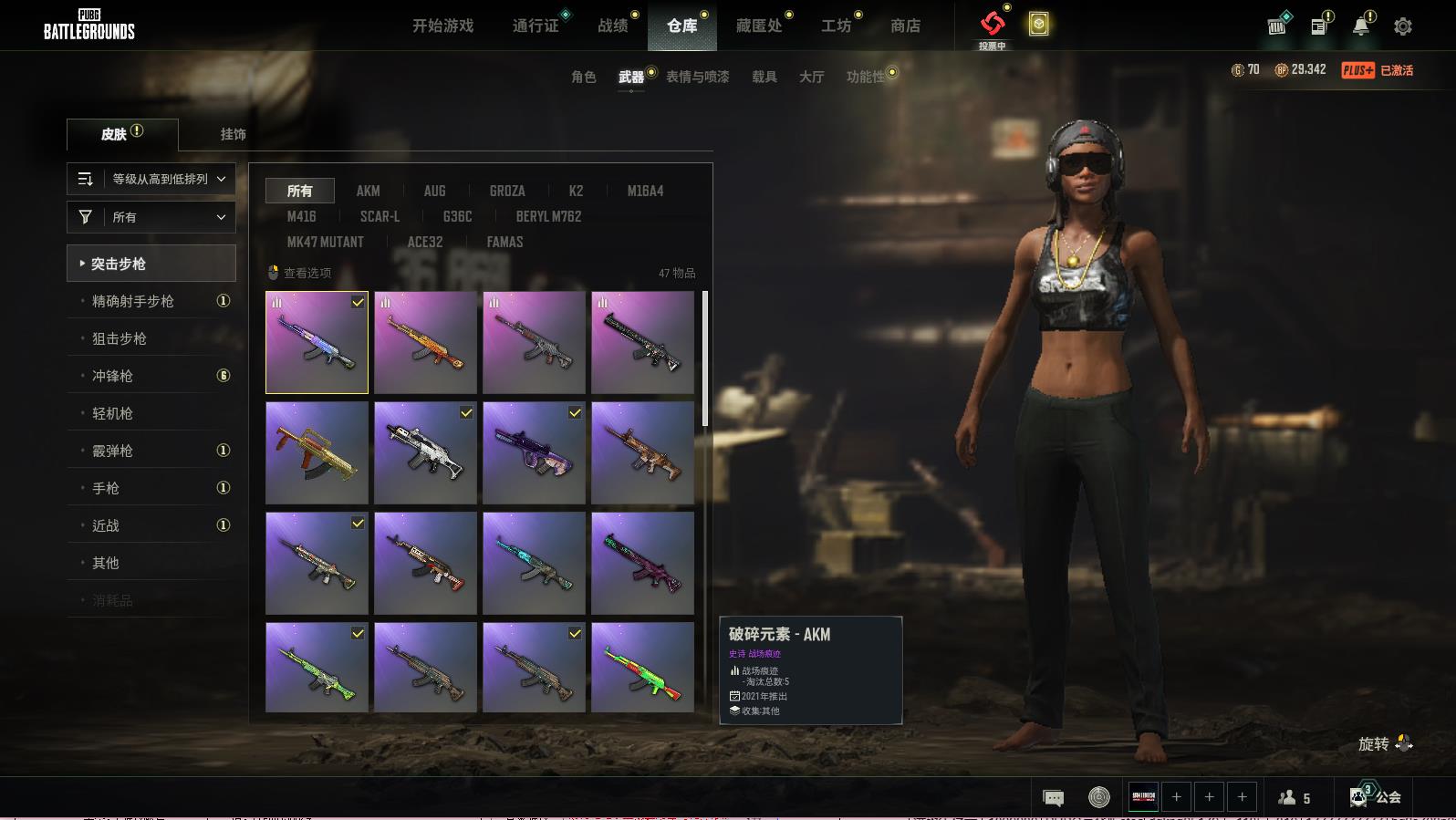Switch to the 挂饰 charms tab
Image resolution: width=1456 pixels, height=820 pixels.
click(233, 134)
